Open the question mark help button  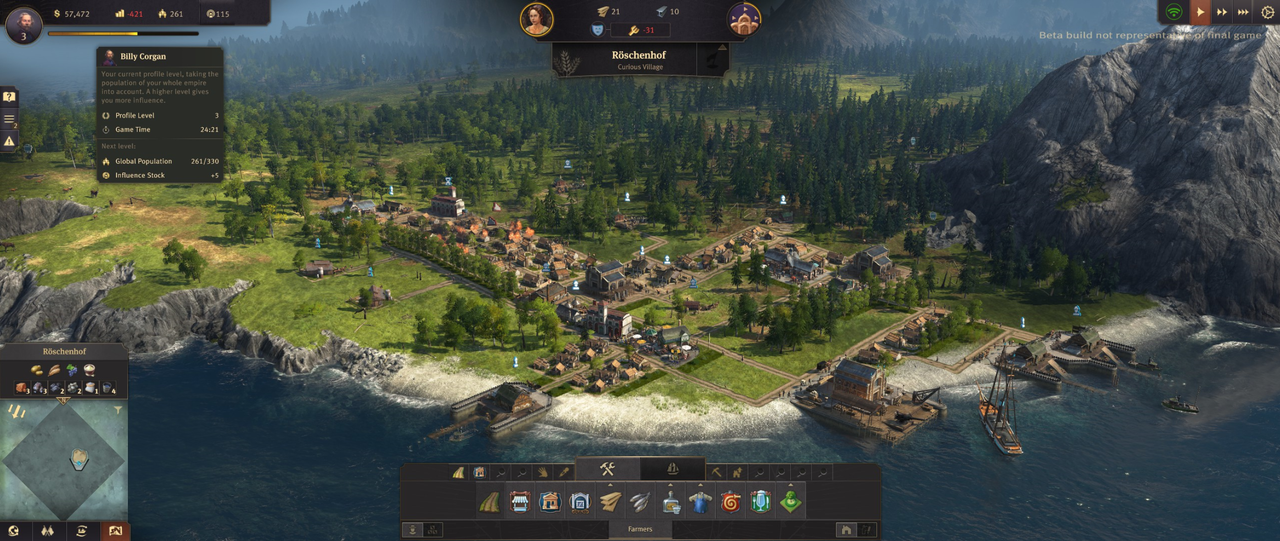pyautogui.click(x=9, y=97)
